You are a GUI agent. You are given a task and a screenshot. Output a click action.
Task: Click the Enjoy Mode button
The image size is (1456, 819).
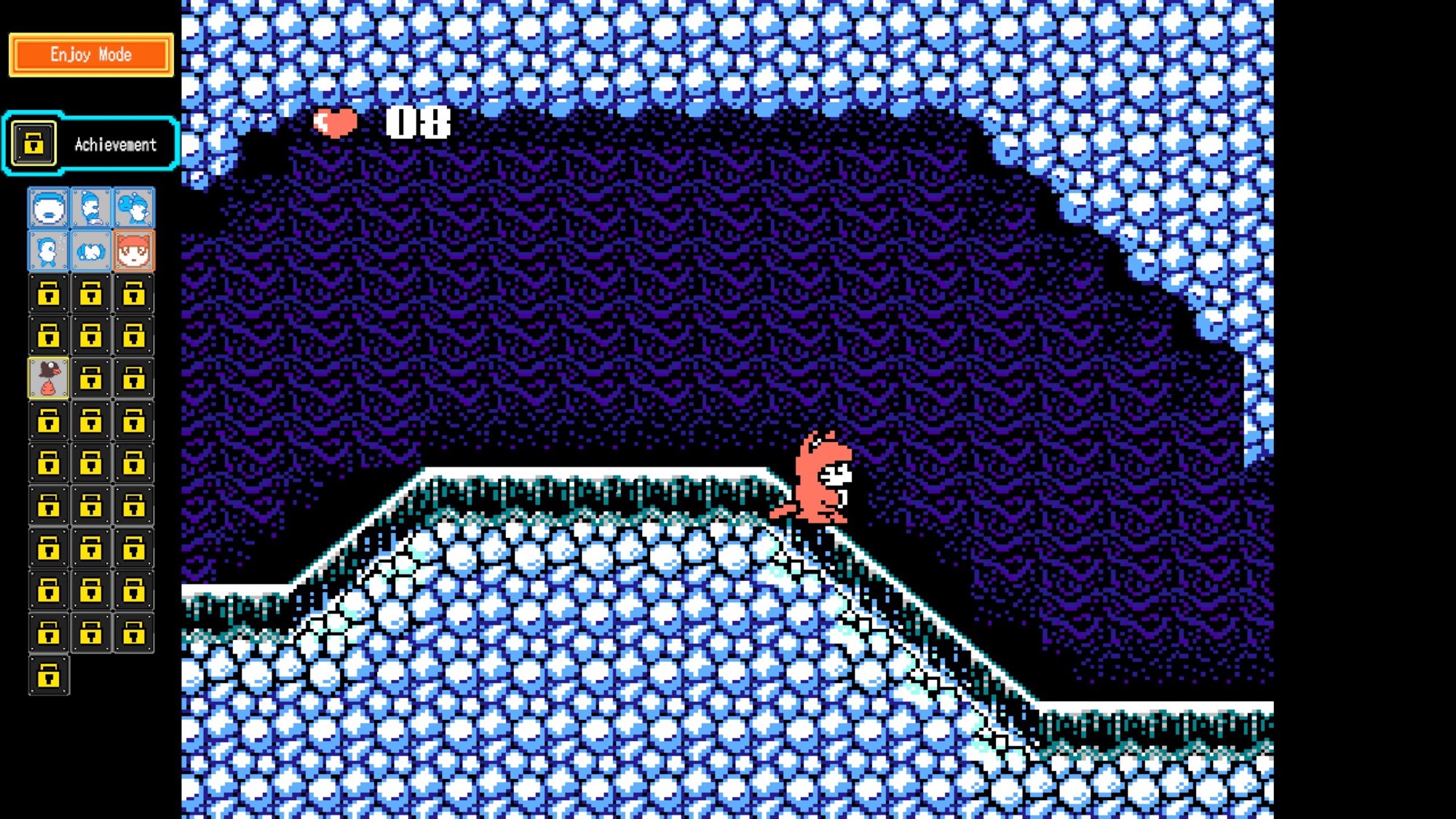pyautogui.click(x=90, y=54)
